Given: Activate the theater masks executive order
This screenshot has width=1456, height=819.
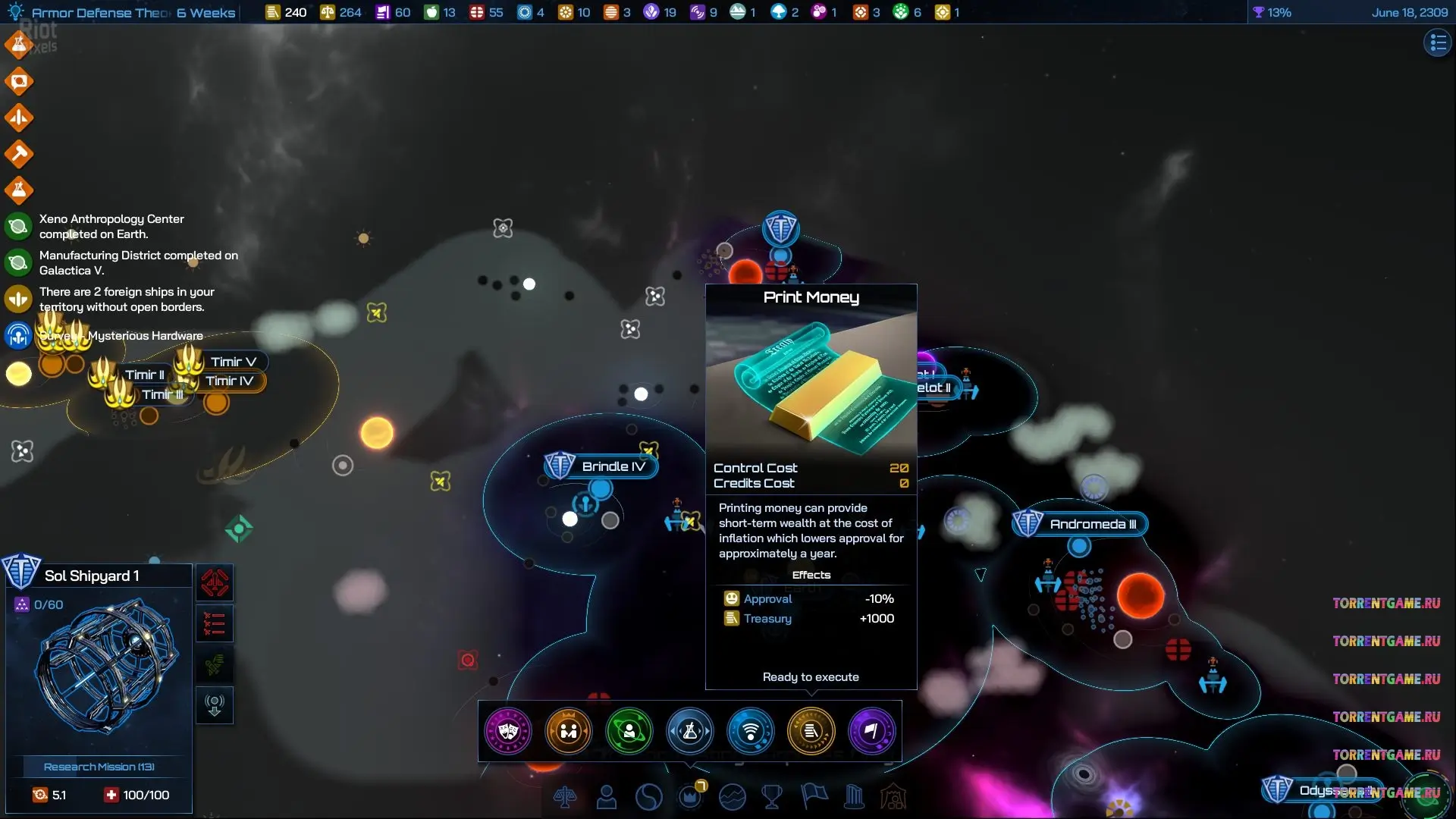Looking at the screenshot, I should point(508,731).
